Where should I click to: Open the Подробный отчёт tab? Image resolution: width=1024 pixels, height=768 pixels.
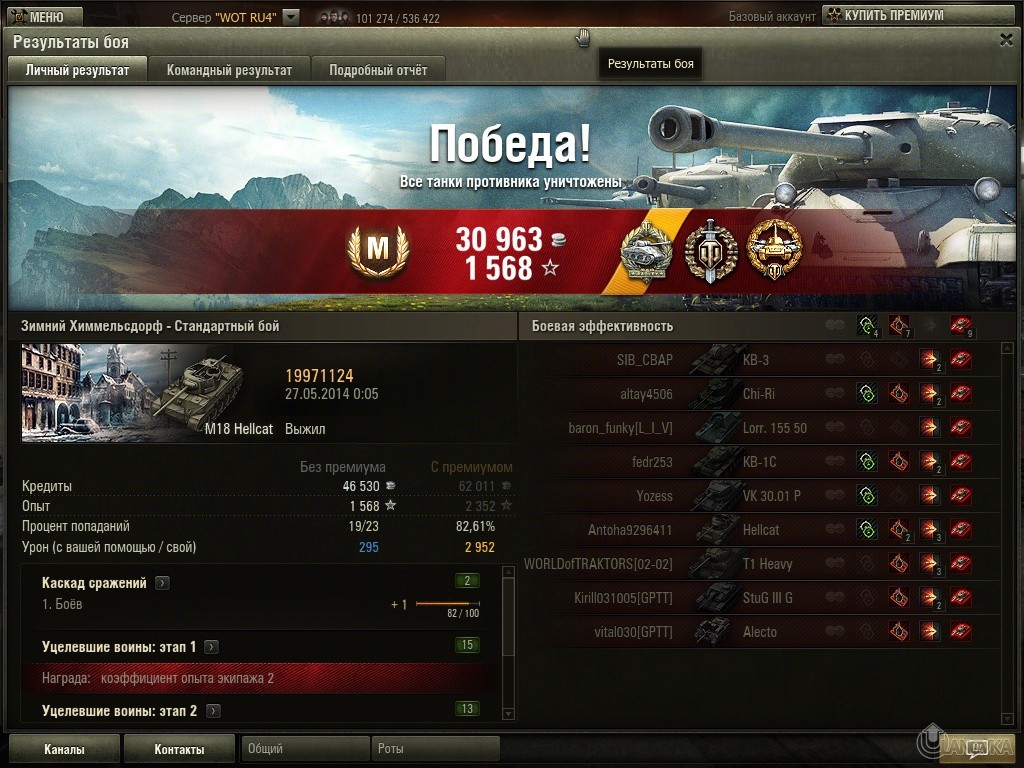point(378,70)
